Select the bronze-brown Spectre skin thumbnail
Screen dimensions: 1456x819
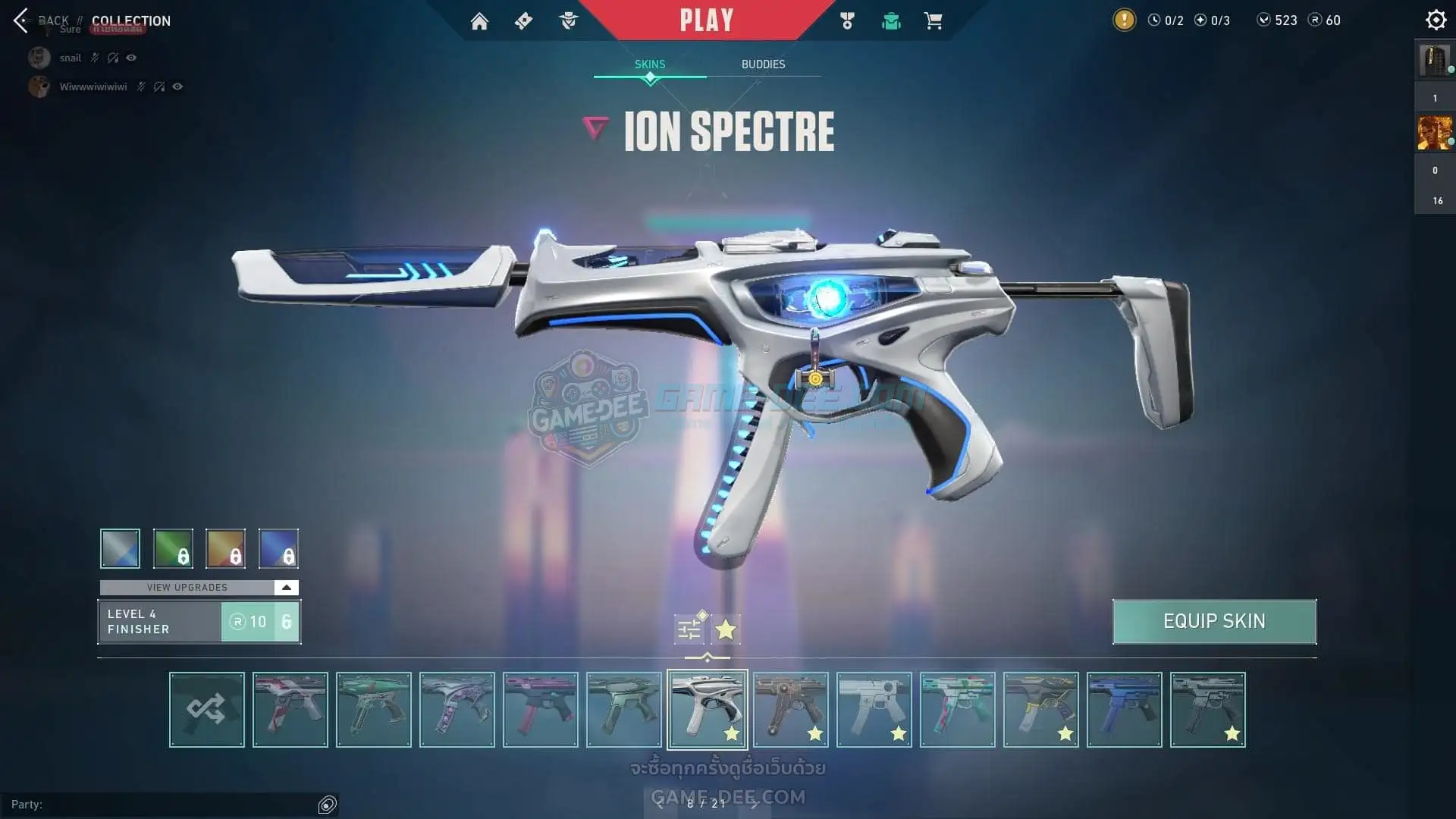click(x=790, y=710)
